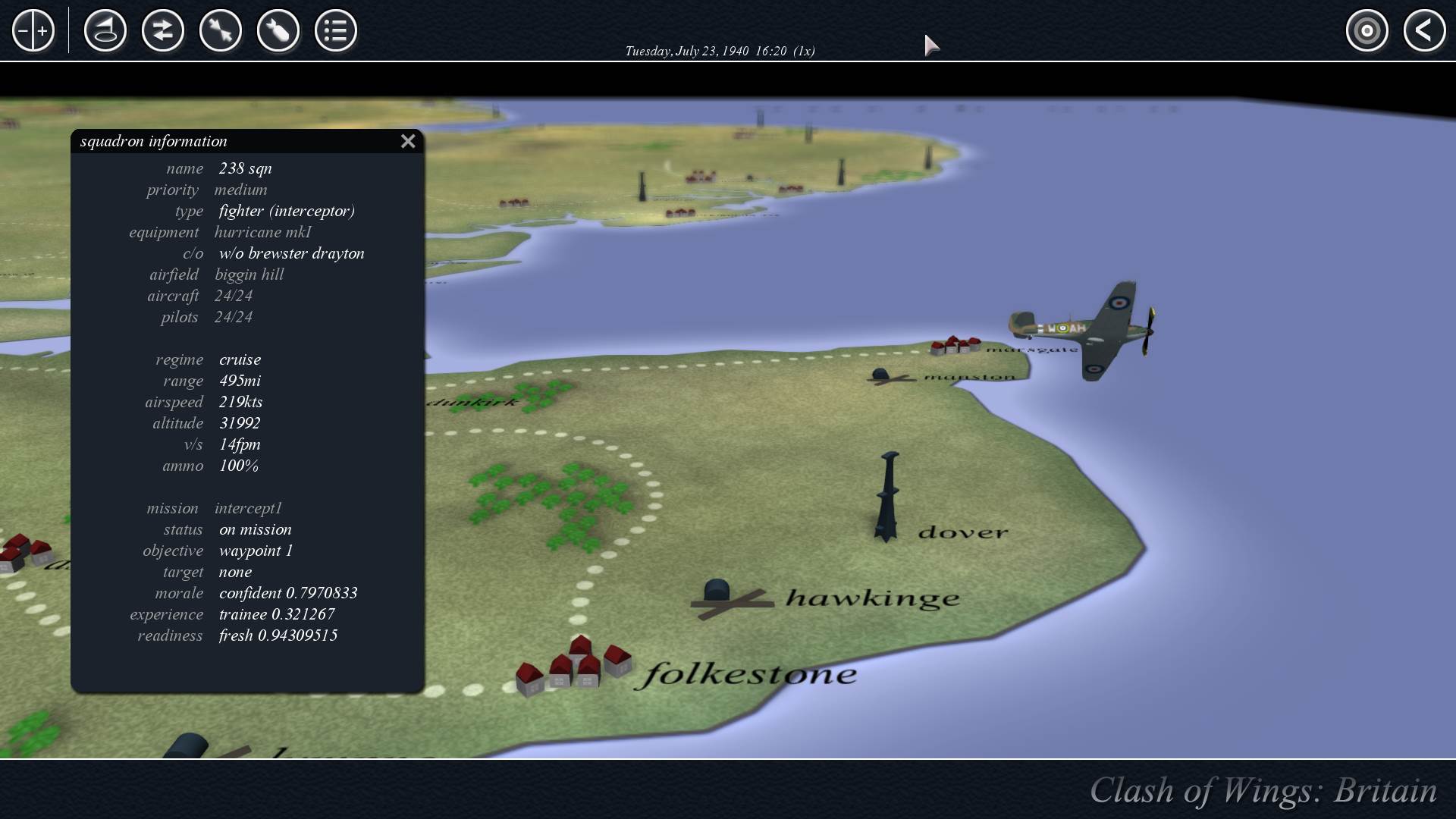Go back with the left chevron button
The width and height of the screenshot is (1456, 819).
[1424, 31]
